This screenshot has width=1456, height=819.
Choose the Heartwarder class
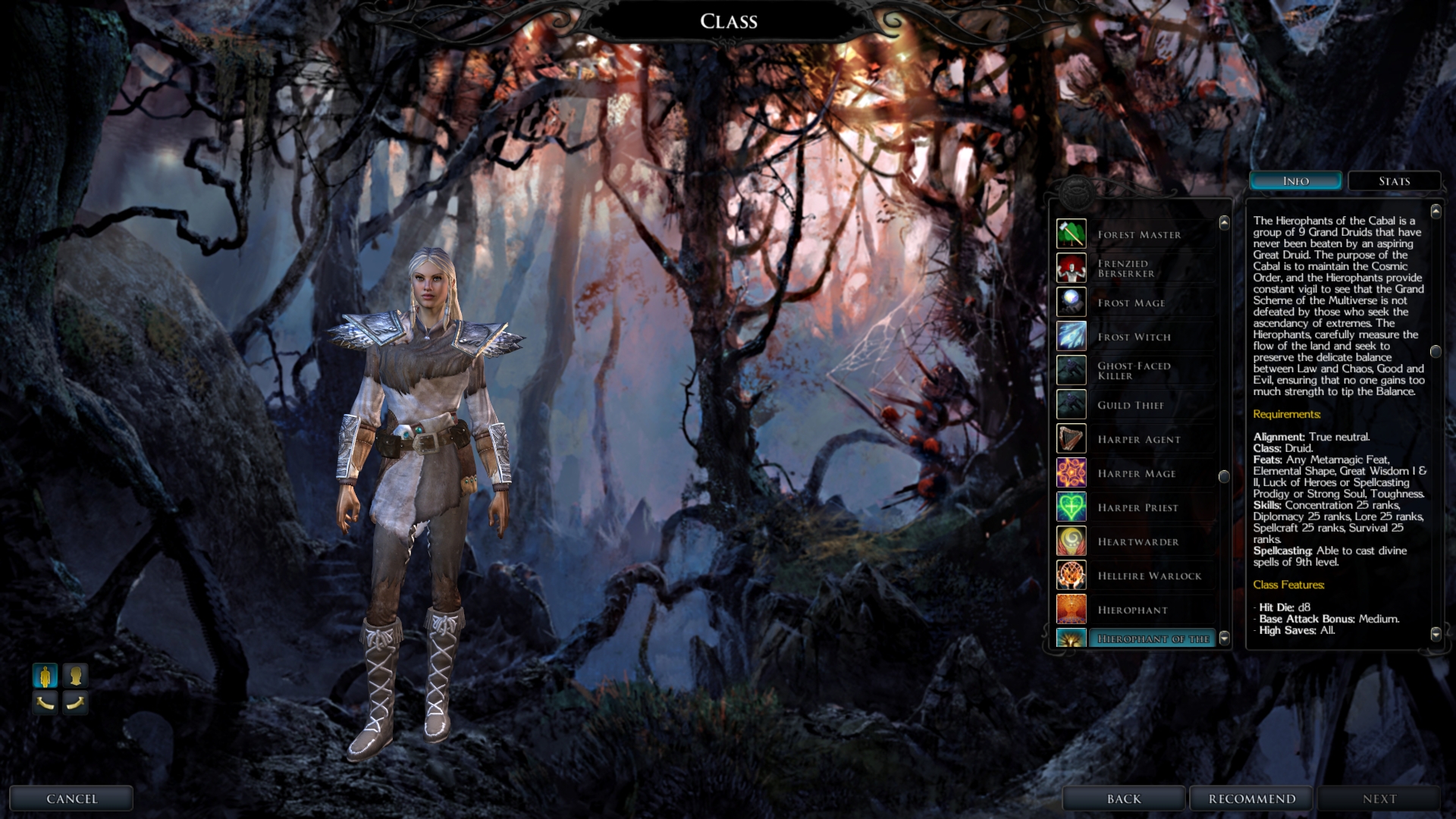(x=1138, y=541)
